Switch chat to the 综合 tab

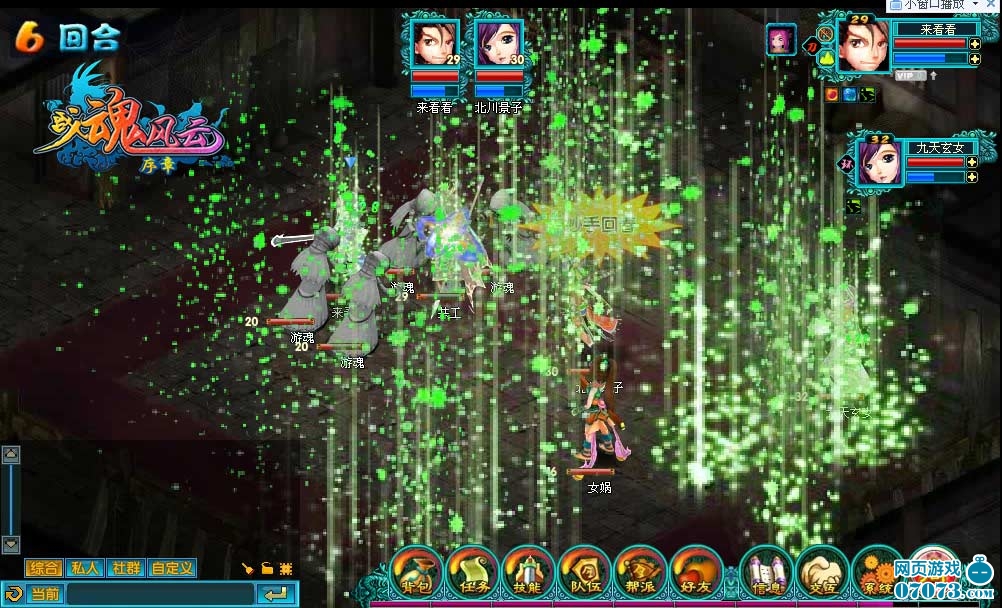point(44,568)
